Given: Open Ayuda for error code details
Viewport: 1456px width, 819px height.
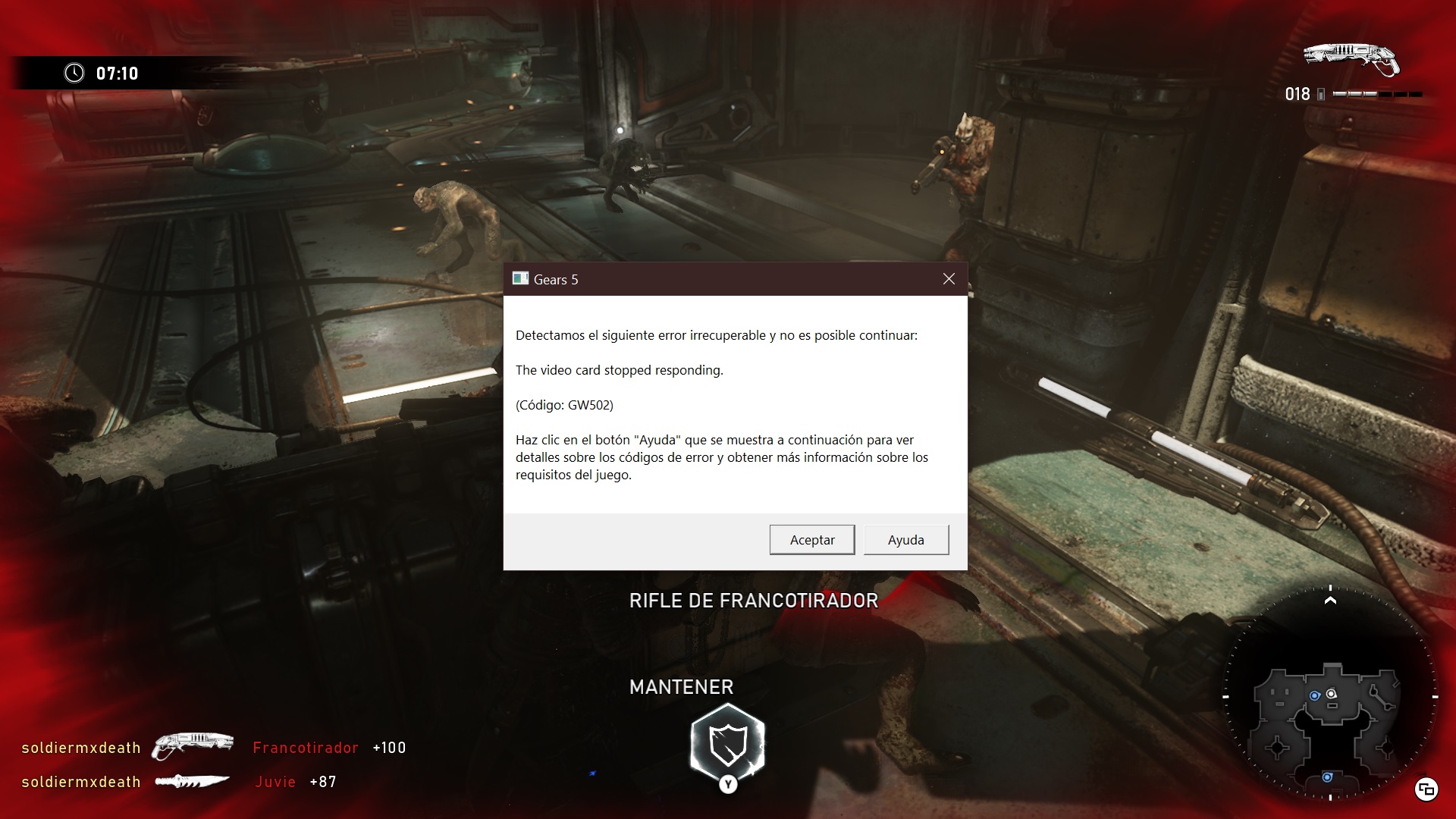Looking at the screenshot, I should pos(905,540).
